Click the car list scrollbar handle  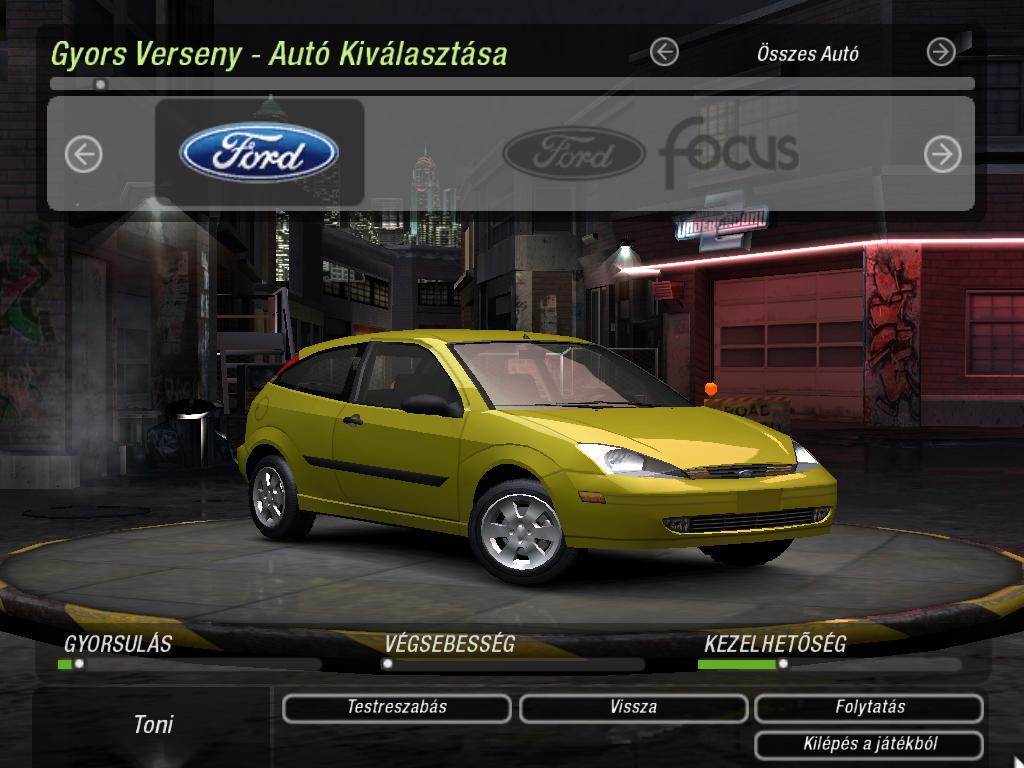(x=100, y=85)
